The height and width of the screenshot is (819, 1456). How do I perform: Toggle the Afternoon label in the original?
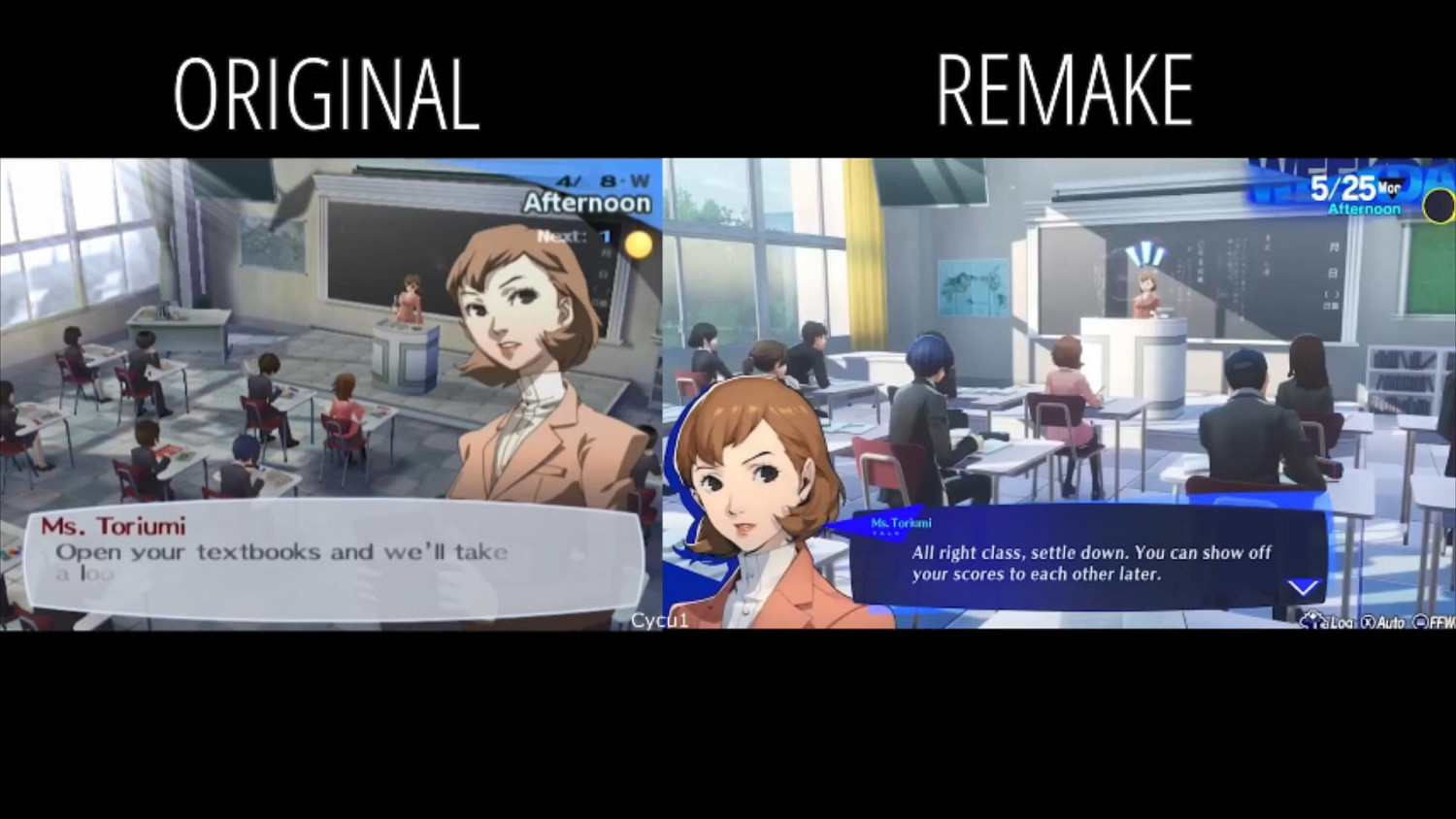(585, 204)
